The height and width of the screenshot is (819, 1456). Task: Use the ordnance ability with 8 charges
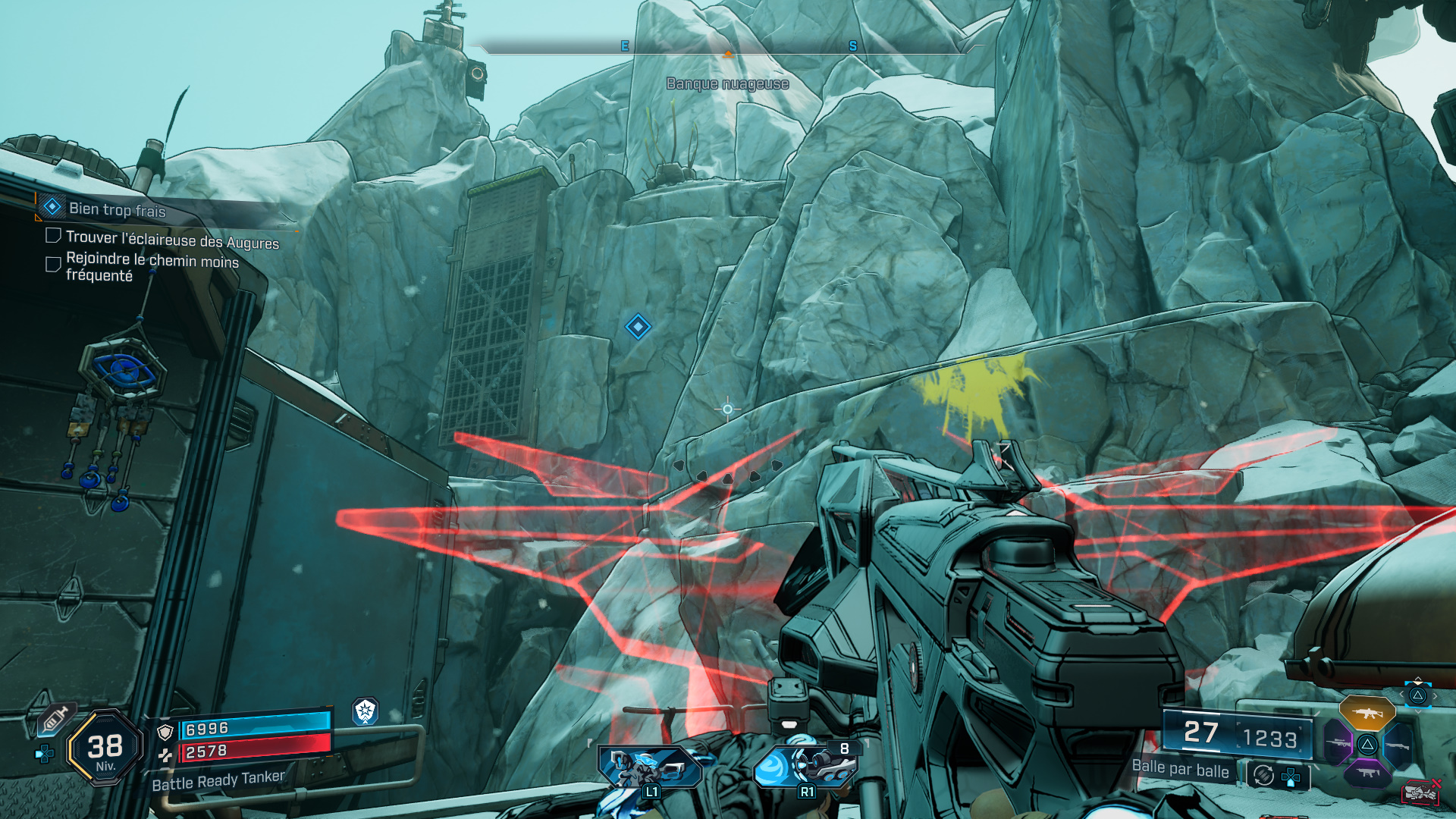pos(807,766)
